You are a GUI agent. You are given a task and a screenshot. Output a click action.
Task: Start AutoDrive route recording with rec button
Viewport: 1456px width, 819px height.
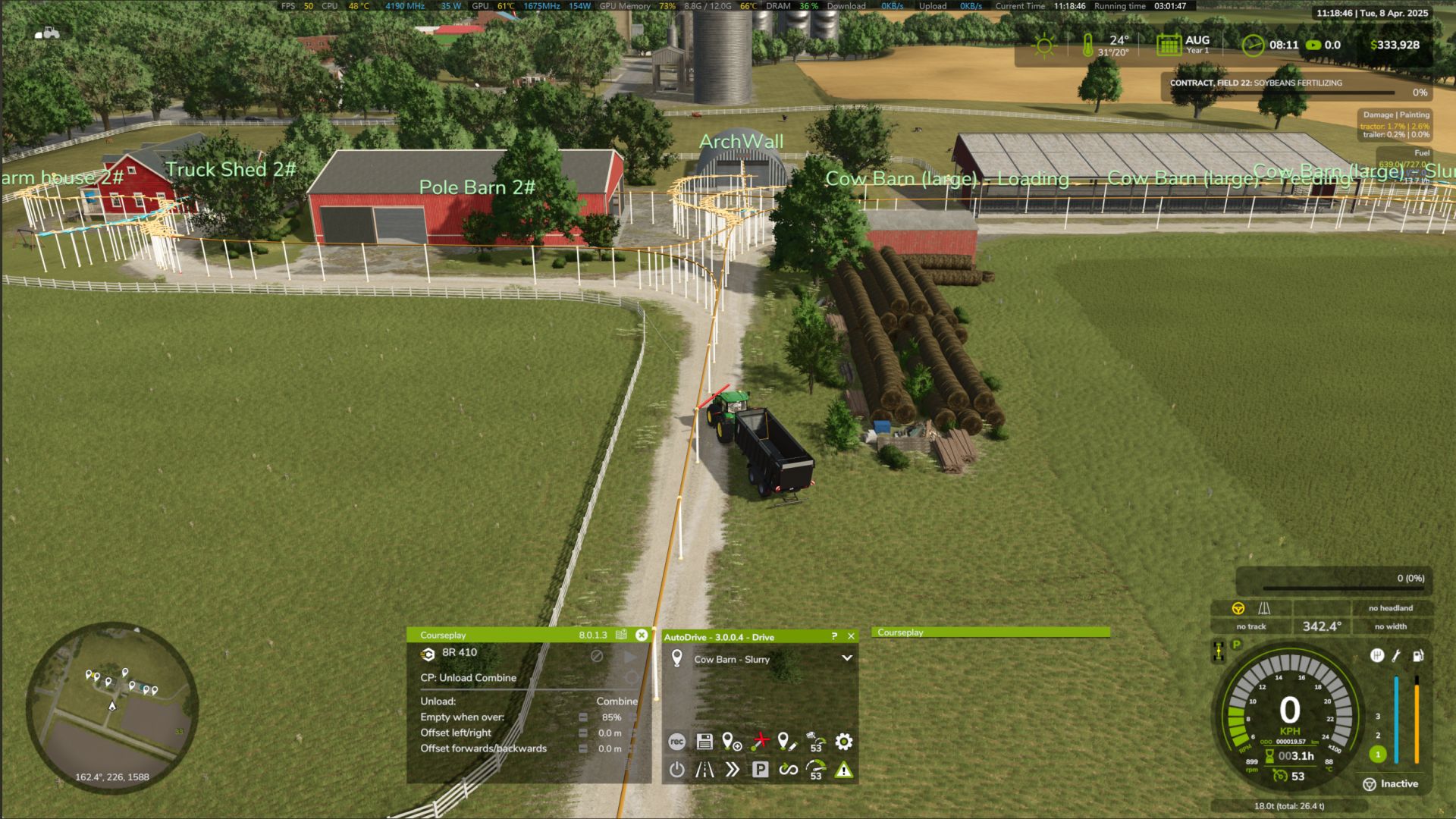[x=676, y=742]
